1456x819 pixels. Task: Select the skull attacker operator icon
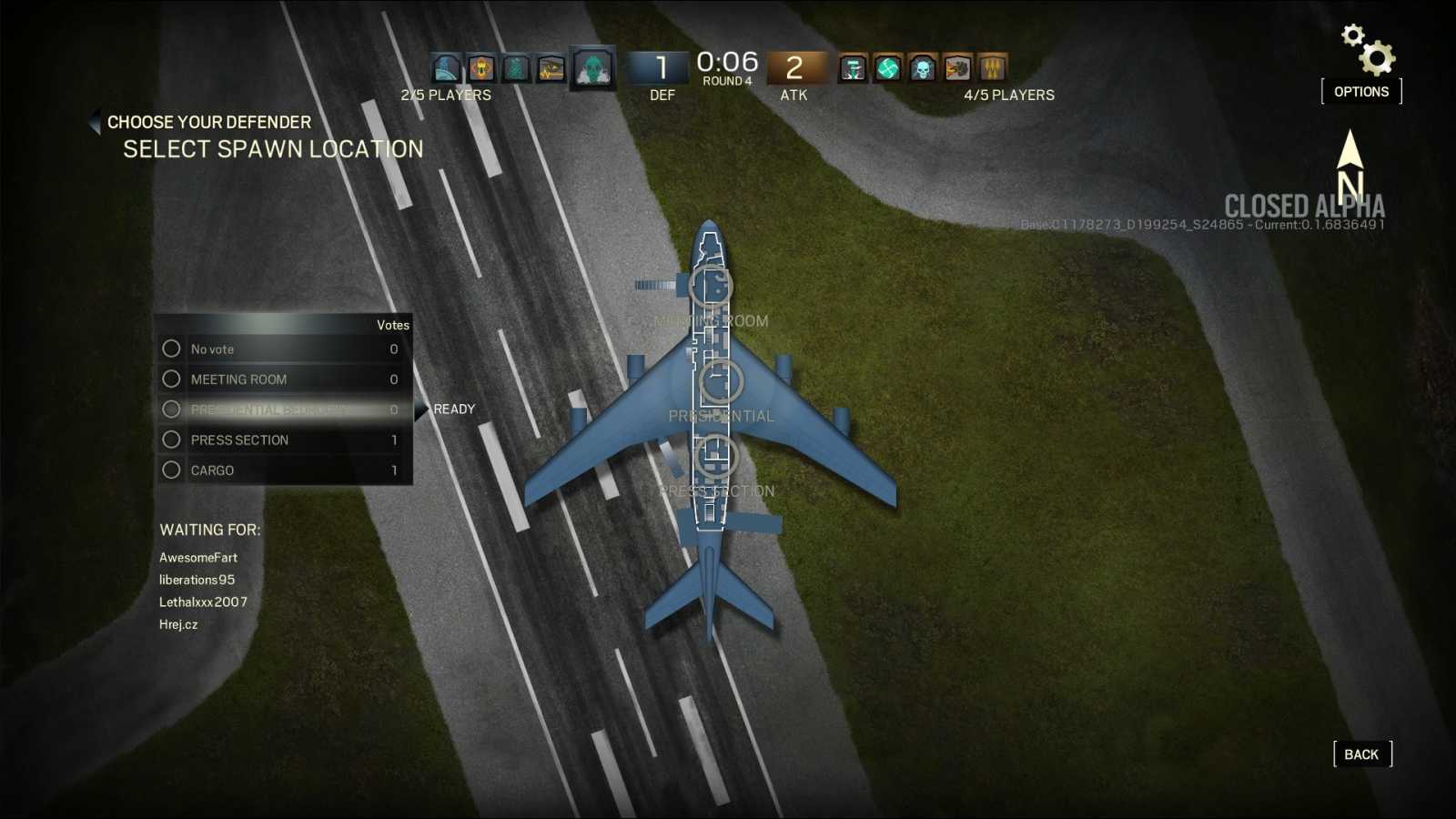[x=923, y=68]
